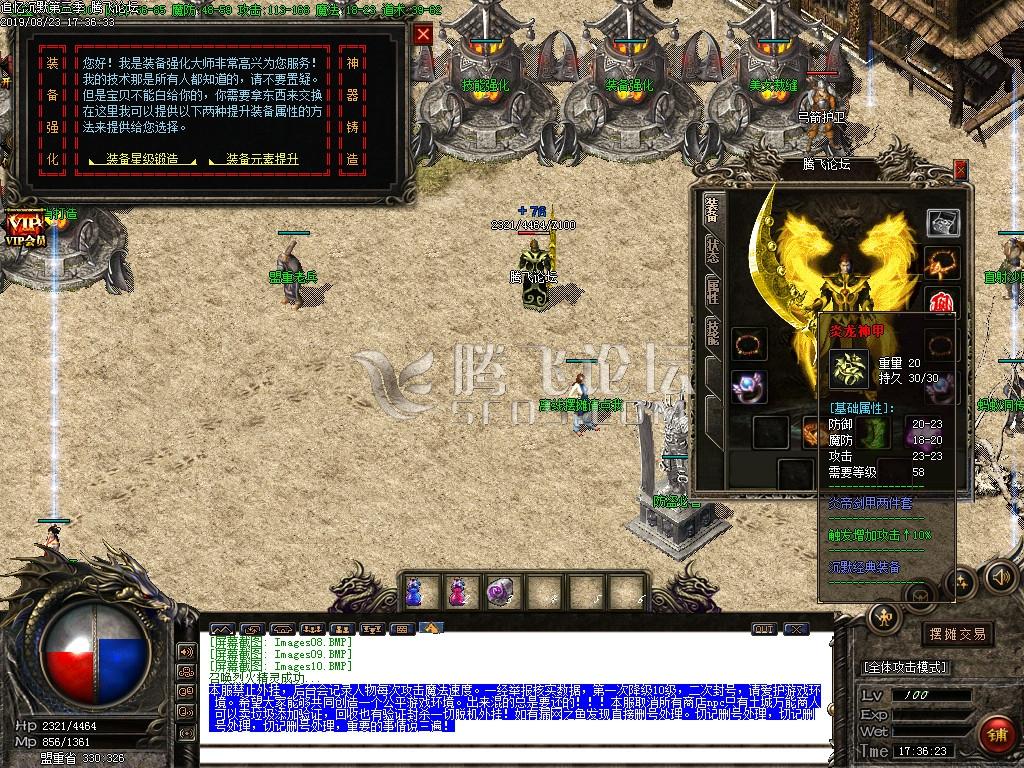Use the blue potion in the hotbar
The image size is (1024, 768).
414,591
